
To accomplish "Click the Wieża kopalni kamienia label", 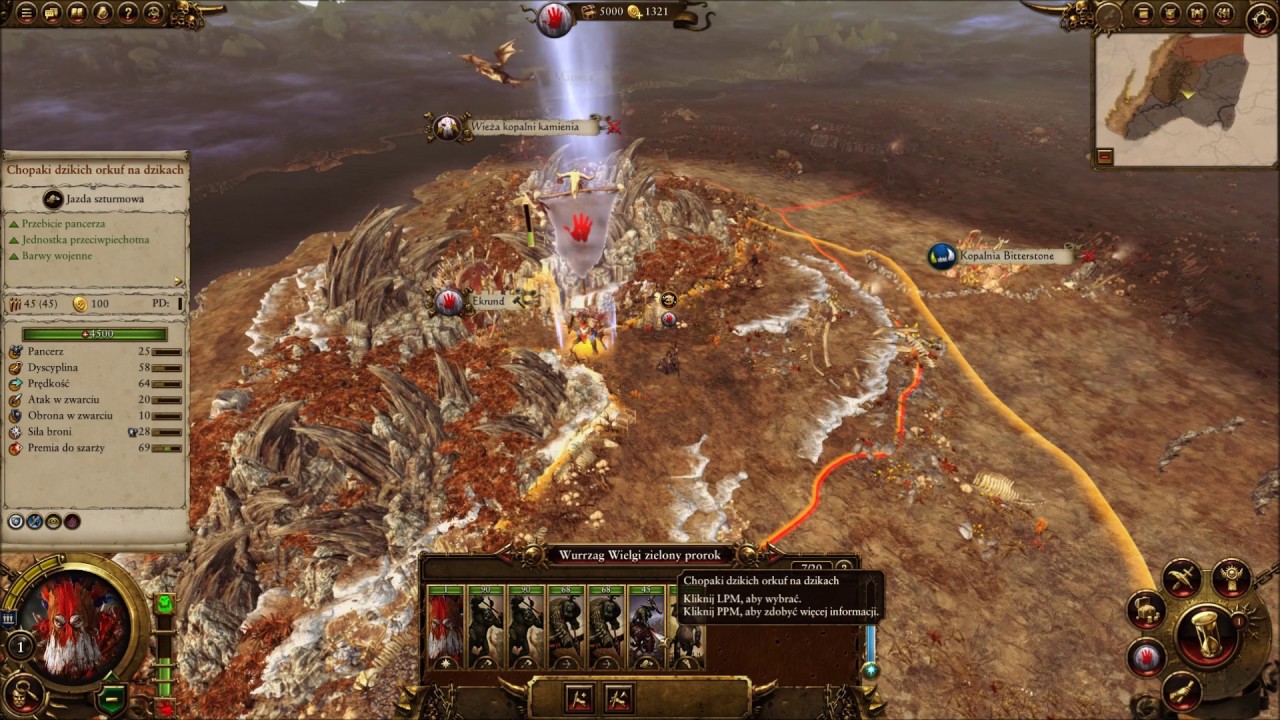I will click(x=524, y=127).
